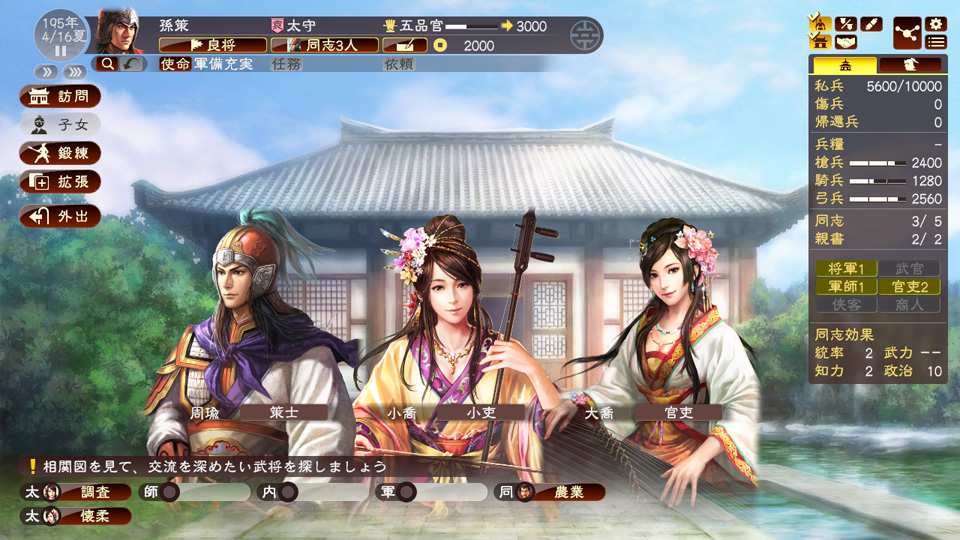Click the 外出 (go out) button
Screen dimensions: 960x540
point(60,215)
